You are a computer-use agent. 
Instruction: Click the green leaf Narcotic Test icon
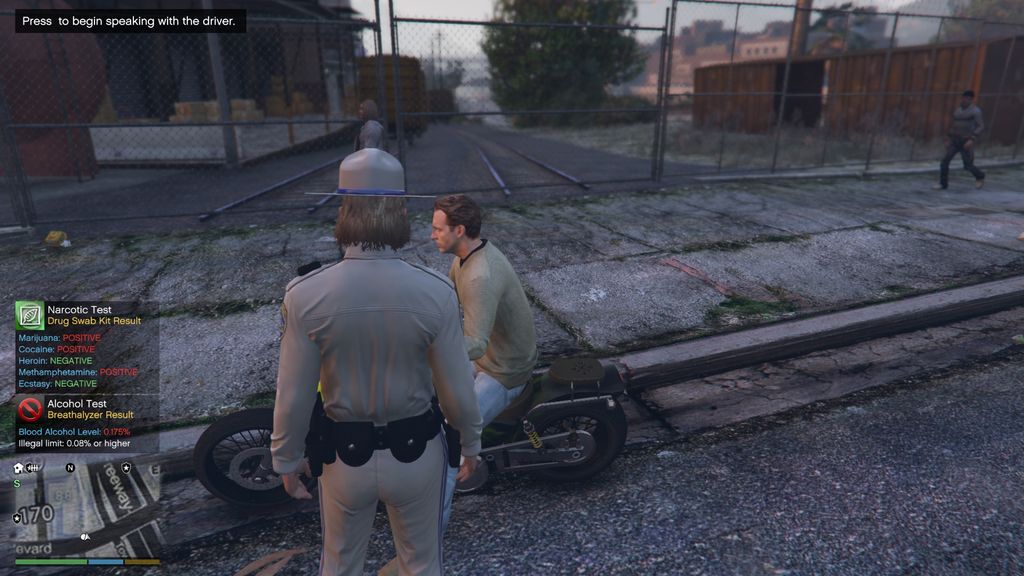pos(29,315)
